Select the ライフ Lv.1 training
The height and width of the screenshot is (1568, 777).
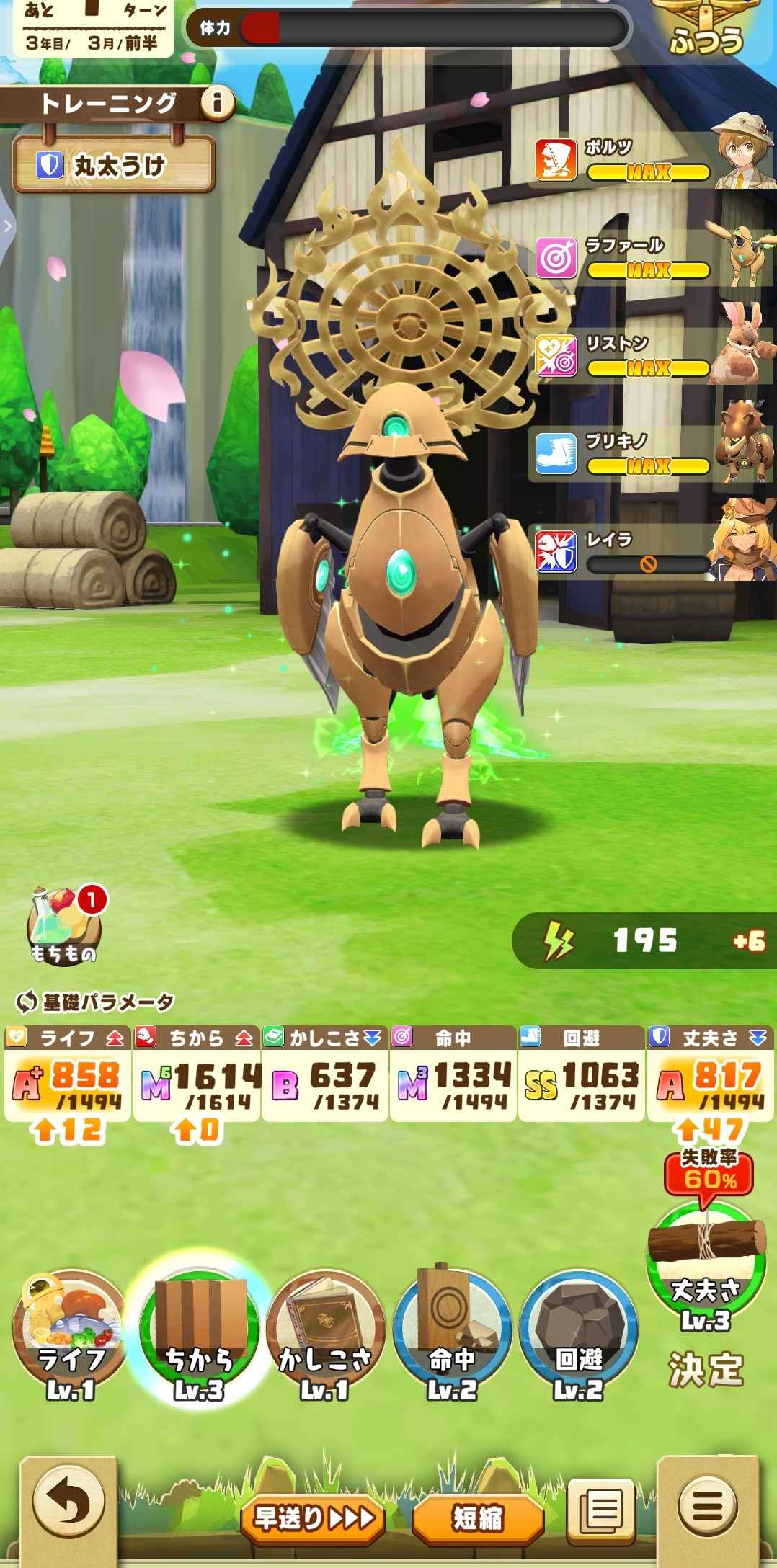(x=70, y=1337)
